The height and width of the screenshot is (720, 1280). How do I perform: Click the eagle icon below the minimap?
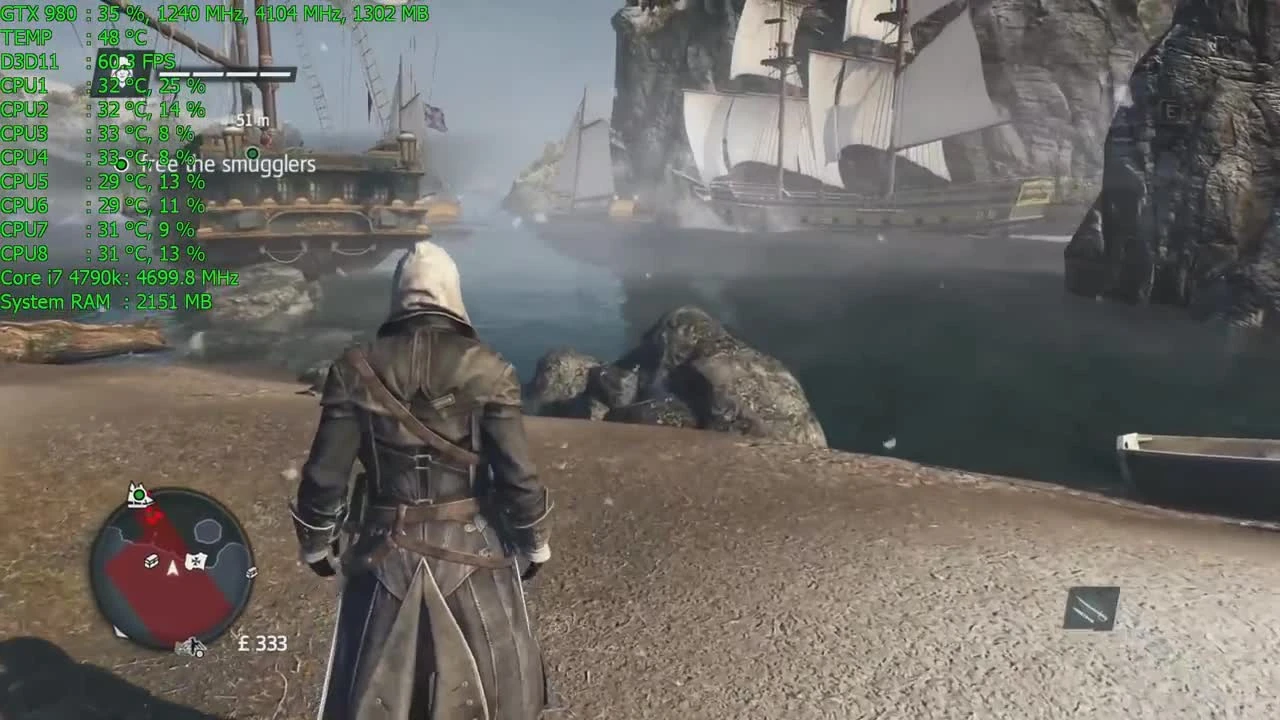click(x=194, y=645)
